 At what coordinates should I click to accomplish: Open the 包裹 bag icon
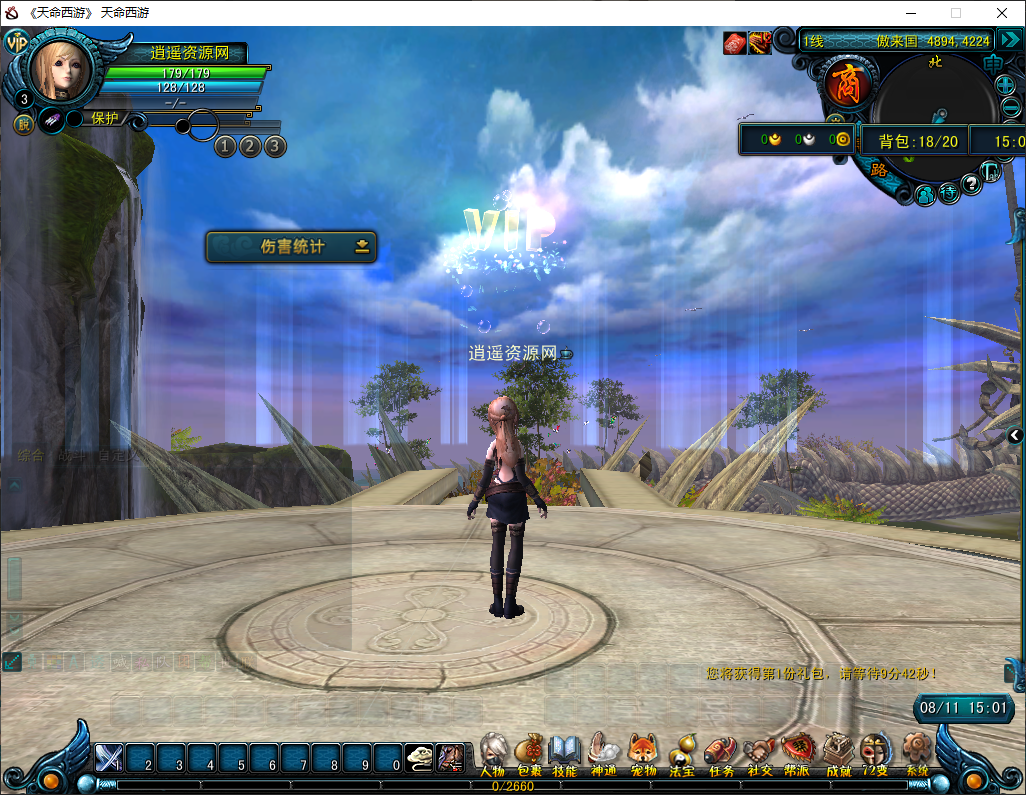click(x=529, y=751)
